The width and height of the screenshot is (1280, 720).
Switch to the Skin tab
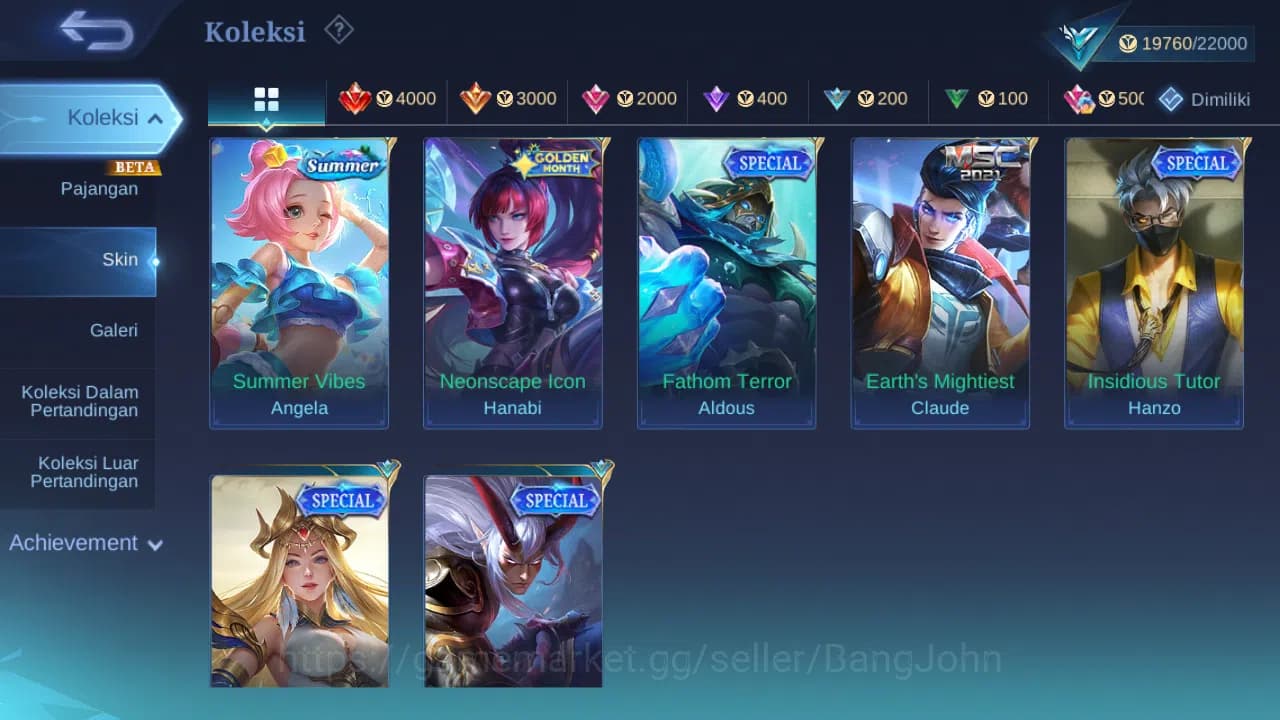click(x=120, y=259)
